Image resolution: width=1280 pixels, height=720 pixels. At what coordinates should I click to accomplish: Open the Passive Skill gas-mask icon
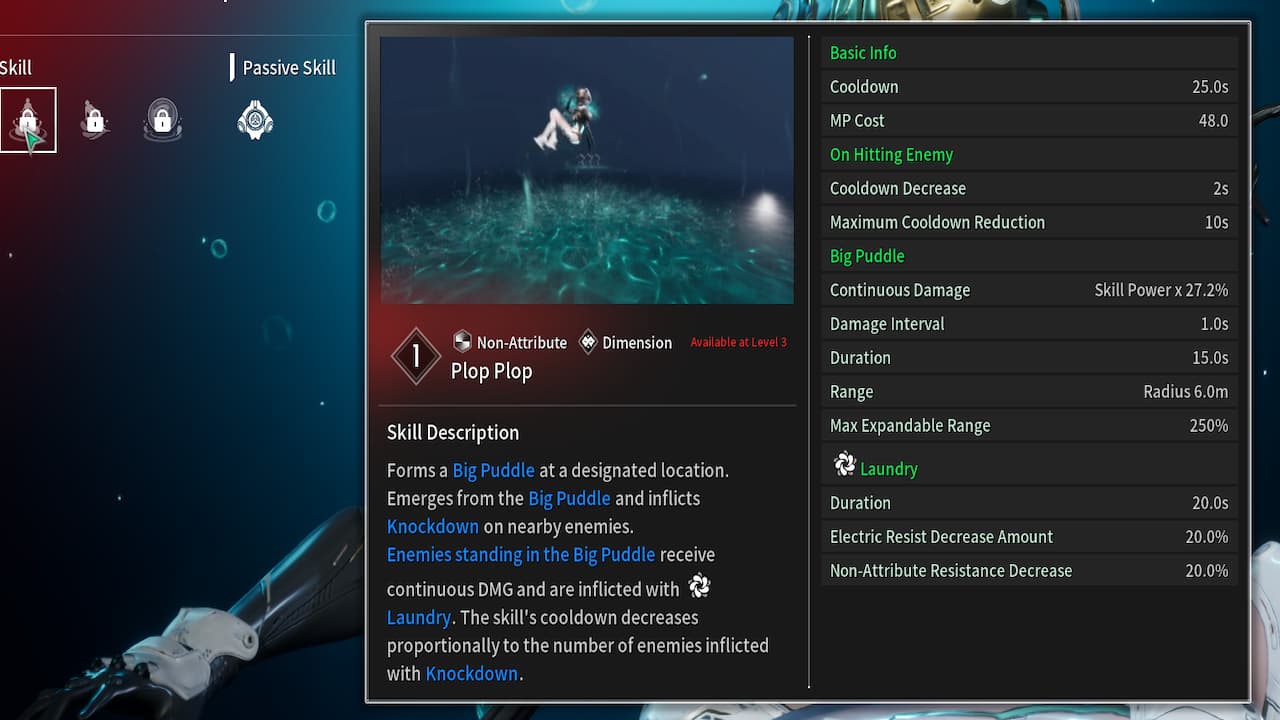click(x=254, y=118)
